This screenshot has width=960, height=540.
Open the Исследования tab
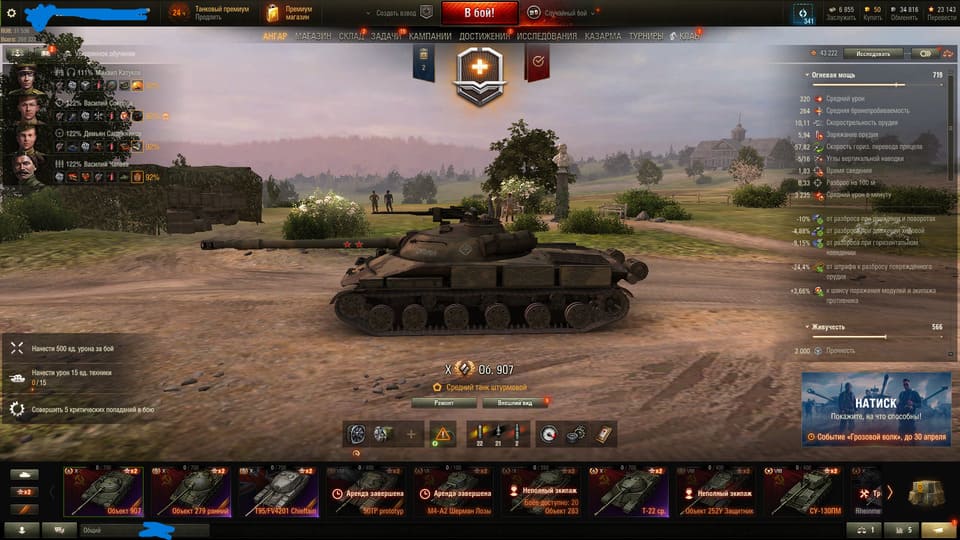click(546, 37)
